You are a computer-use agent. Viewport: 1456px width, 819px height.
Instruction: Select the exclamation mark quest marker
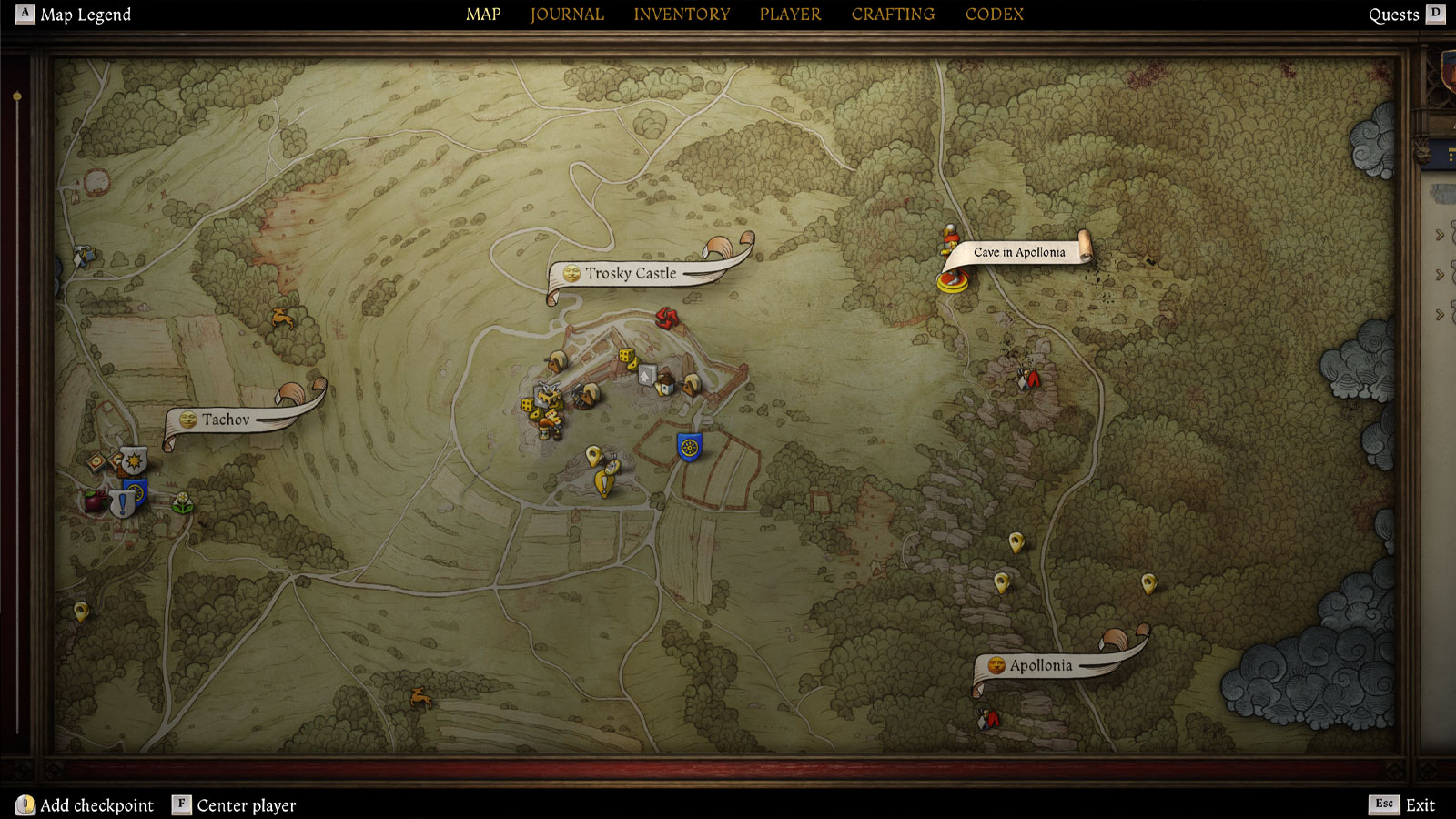pos(122,505)
